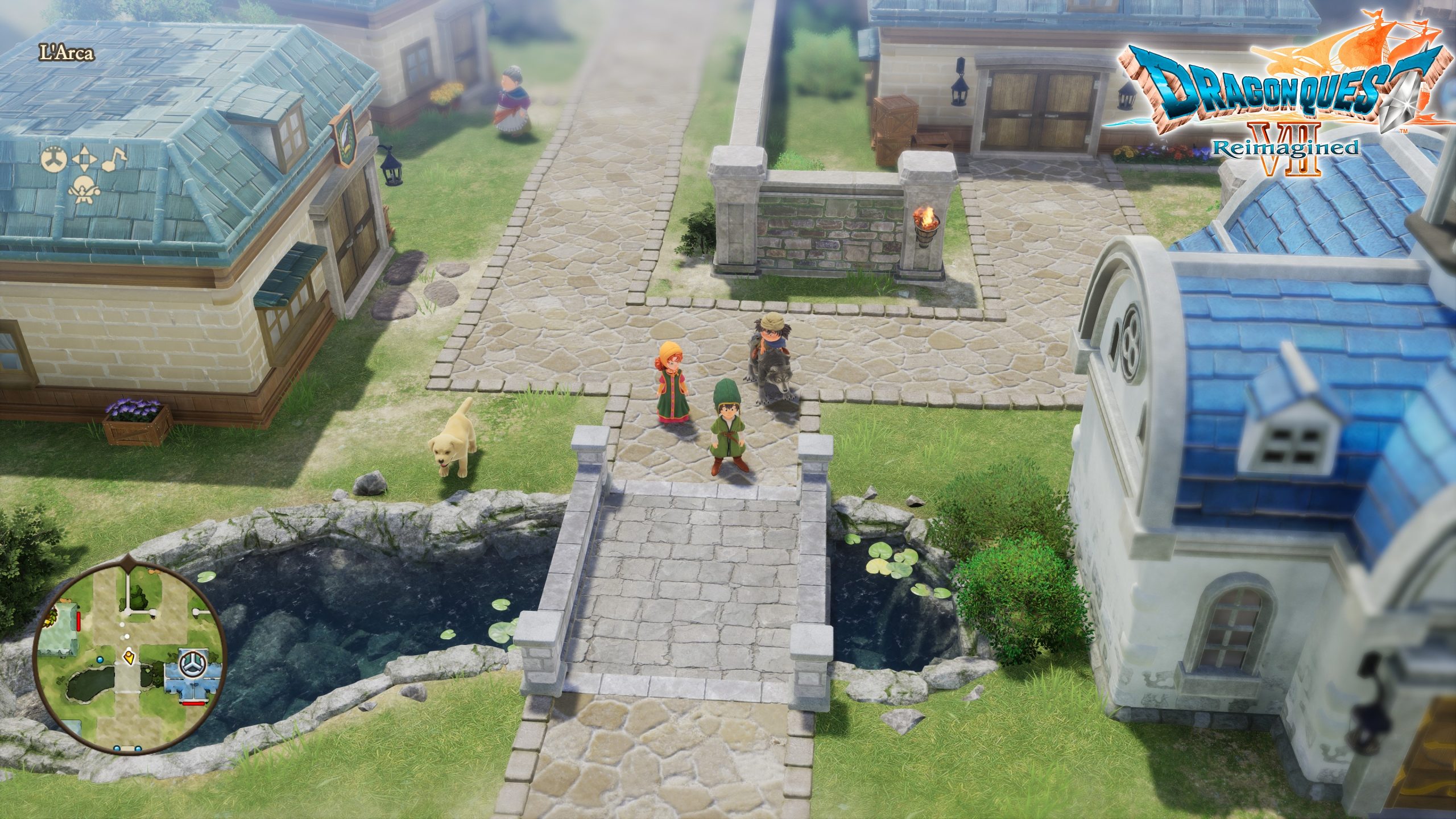Viewport: 1456px width, 819px height.
Task: Click the church emblem on the minimap
Action: click(192, 663)
